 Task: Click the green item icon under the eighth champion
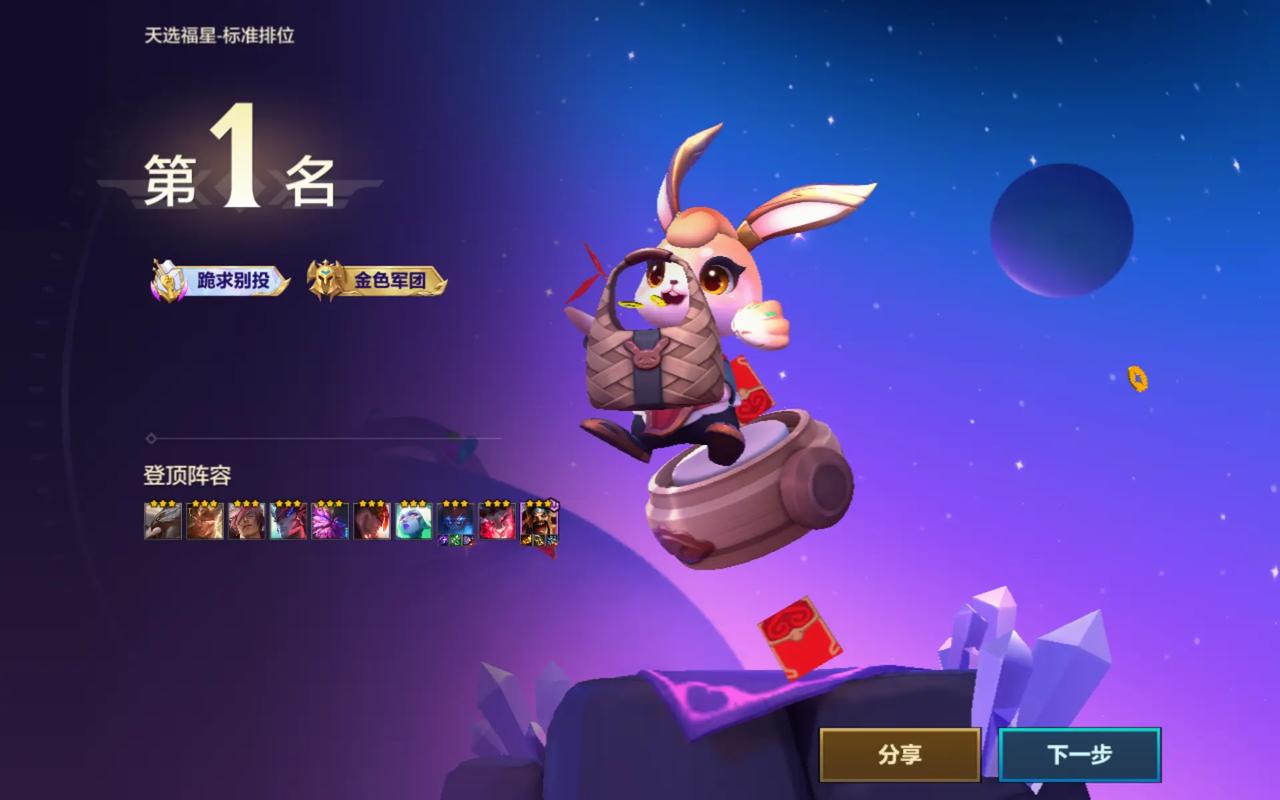[x=456, y=540]
